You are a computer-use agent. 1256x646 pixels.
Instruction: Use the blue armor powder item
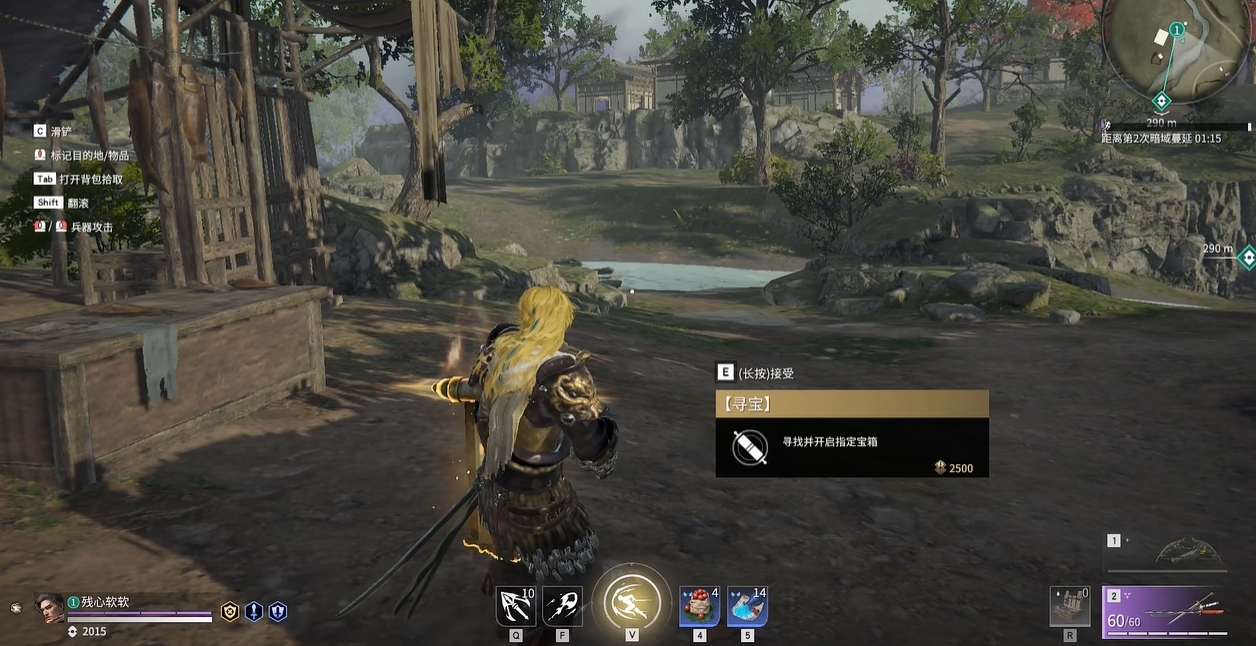747,606
